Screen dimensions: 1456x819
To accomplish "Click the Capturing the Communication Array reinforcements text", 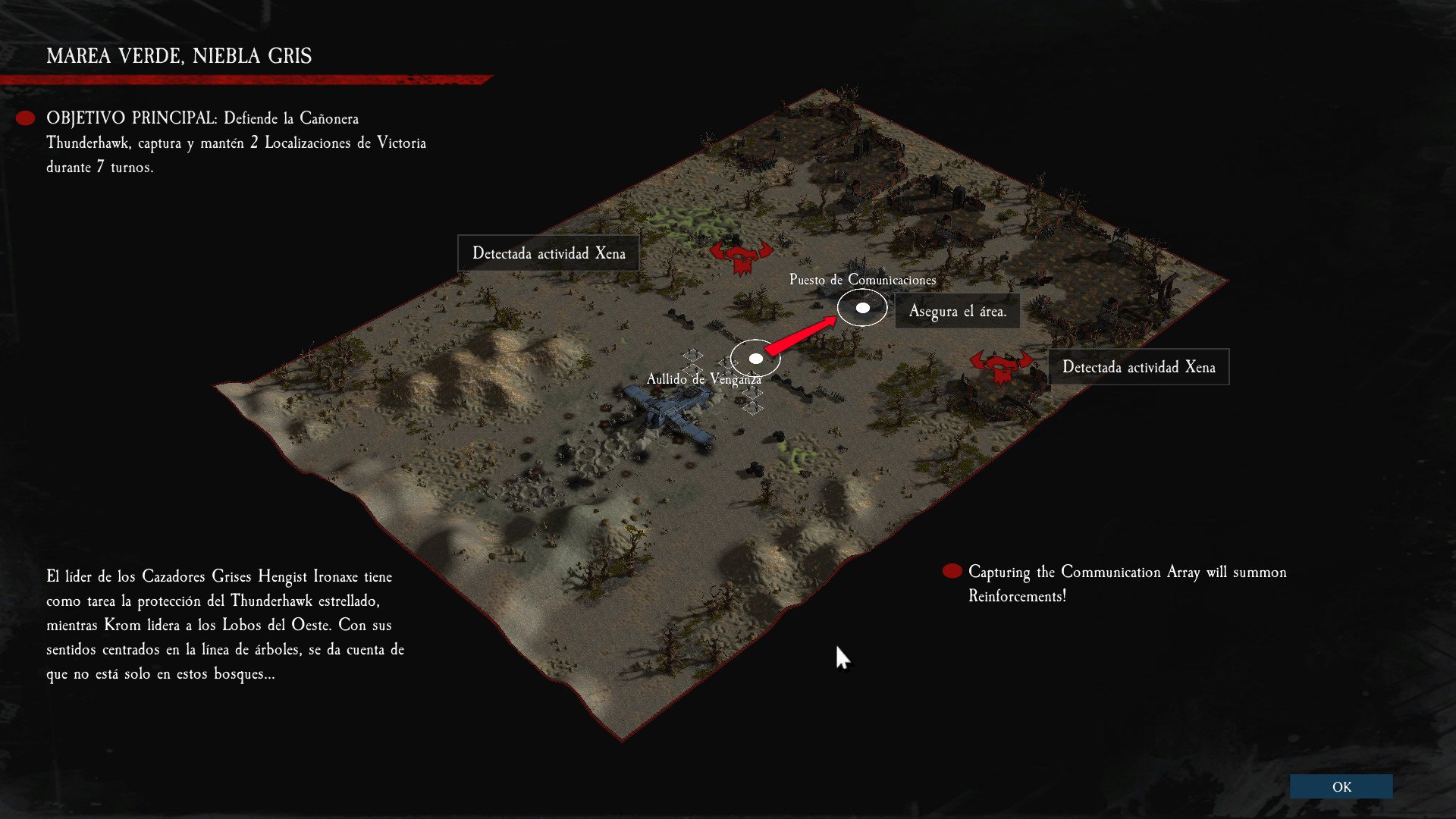I will click(x=1127, y=584).
